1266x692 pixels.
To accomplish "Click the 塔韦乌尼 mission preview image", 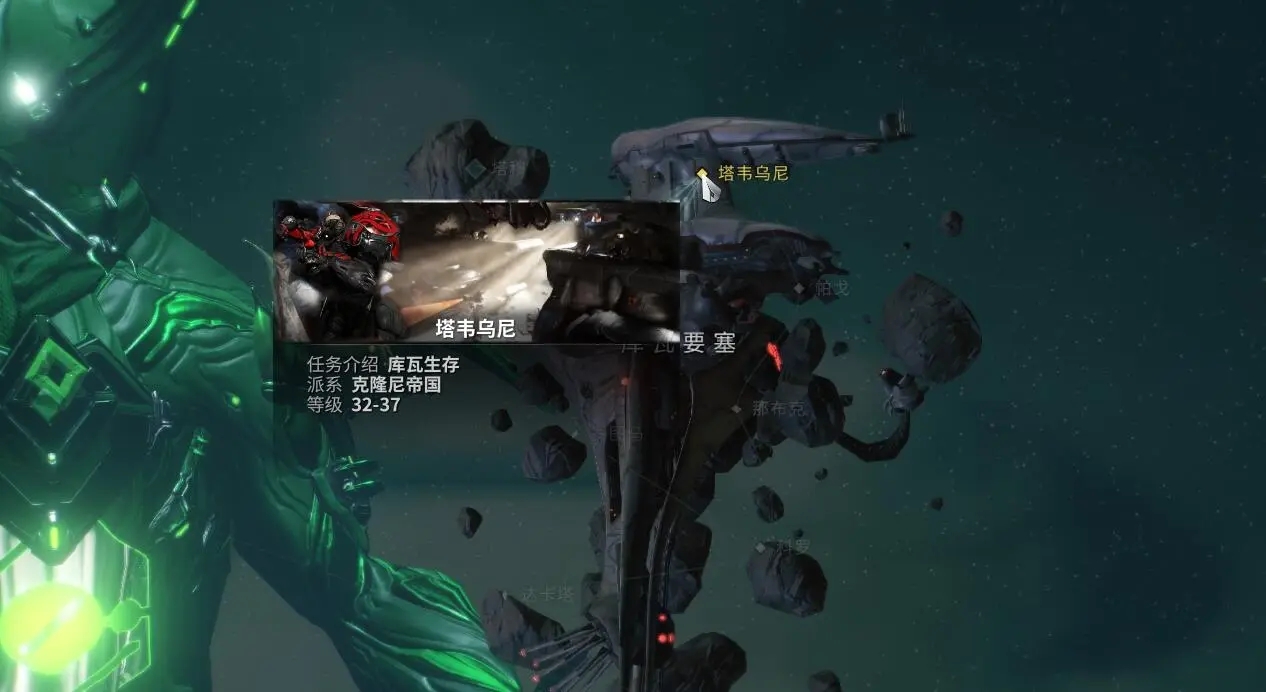I will [476, 271].
